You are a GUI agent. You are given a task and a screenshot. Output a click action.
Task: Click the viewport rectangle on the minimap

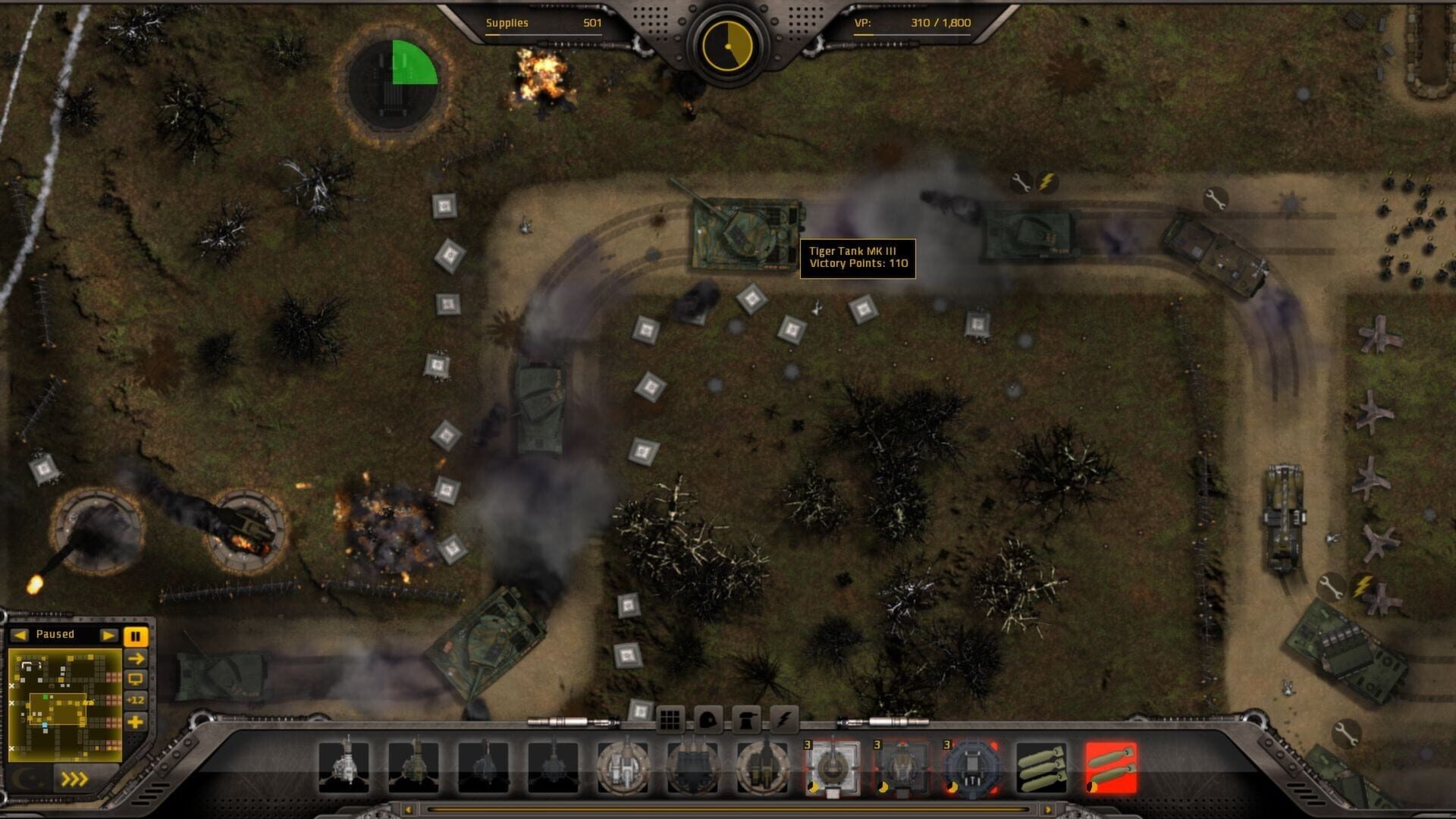58,709
